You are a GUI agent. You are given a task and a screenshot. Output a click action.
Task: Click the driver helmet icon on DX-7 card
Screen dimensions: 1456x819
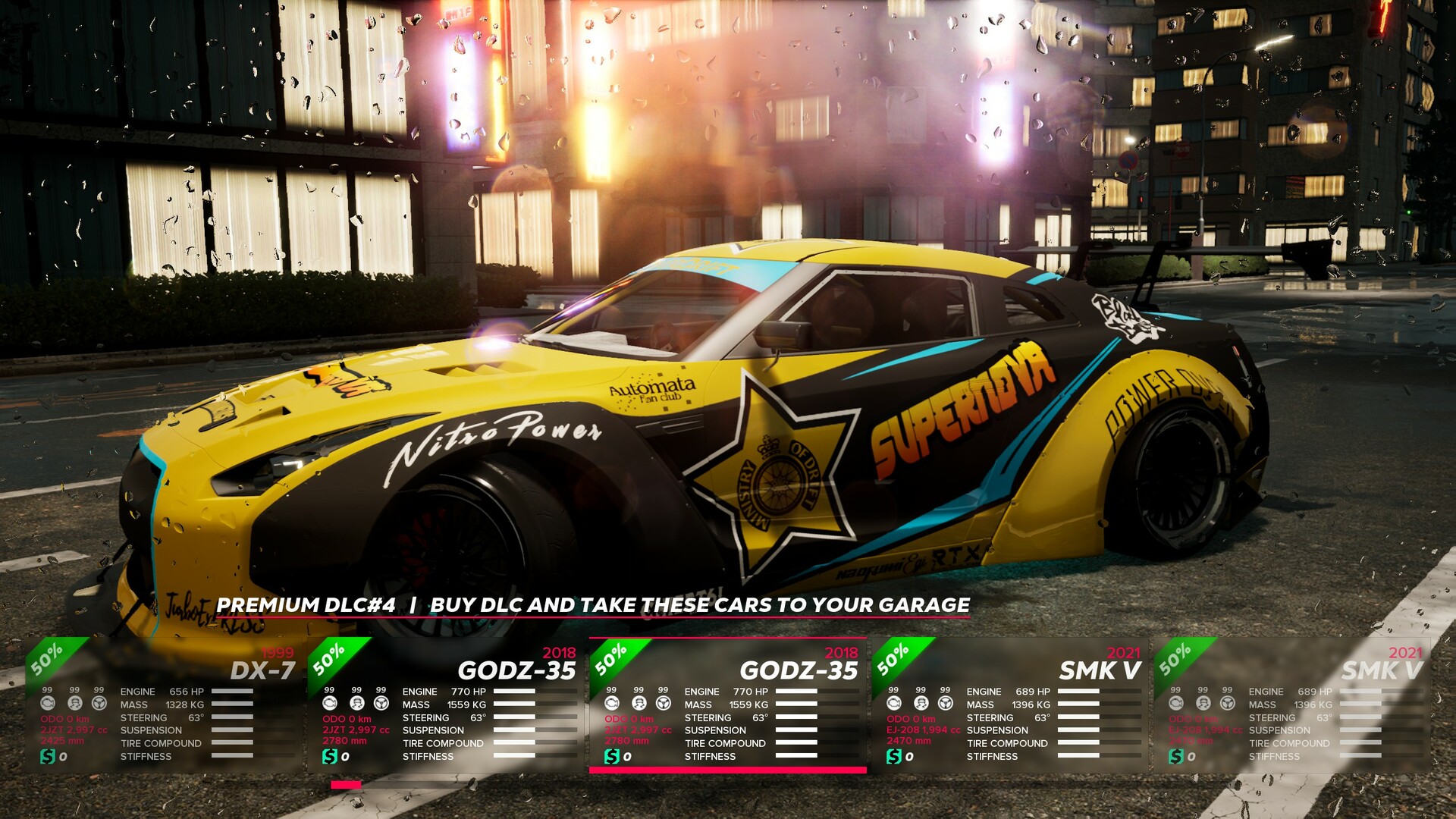[74, 704]
